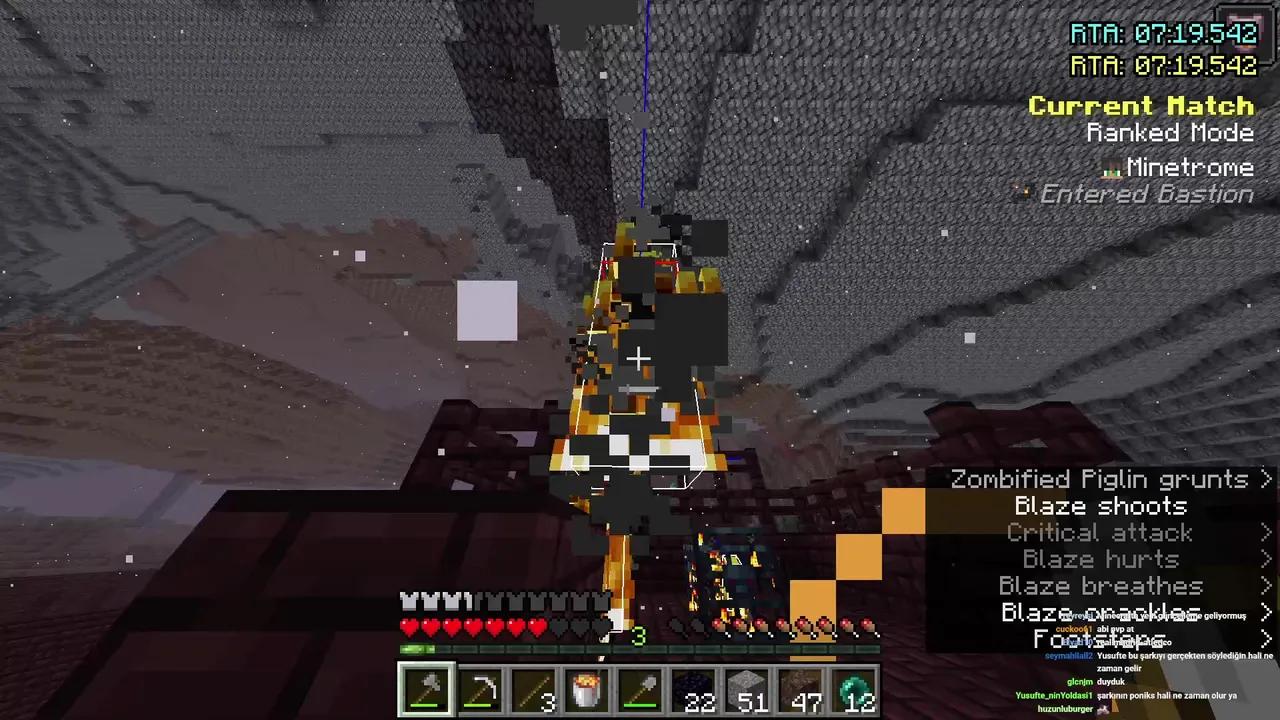1280x720 pixels.
Task: Select the Blaze hurts subtitle entry
Action: tap(1100, 559)
